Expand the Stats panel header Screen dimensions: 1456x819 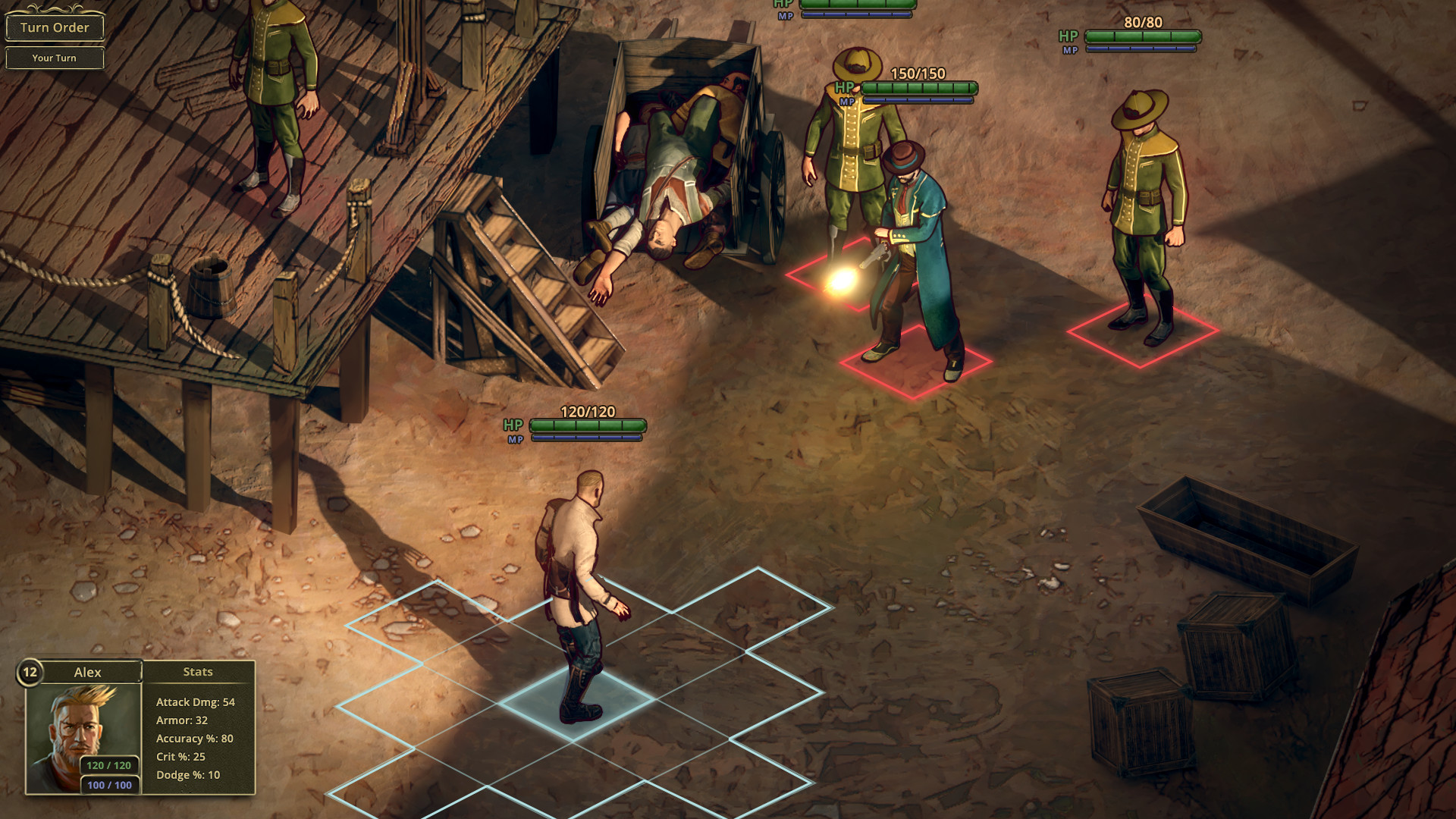coord(197,671)
